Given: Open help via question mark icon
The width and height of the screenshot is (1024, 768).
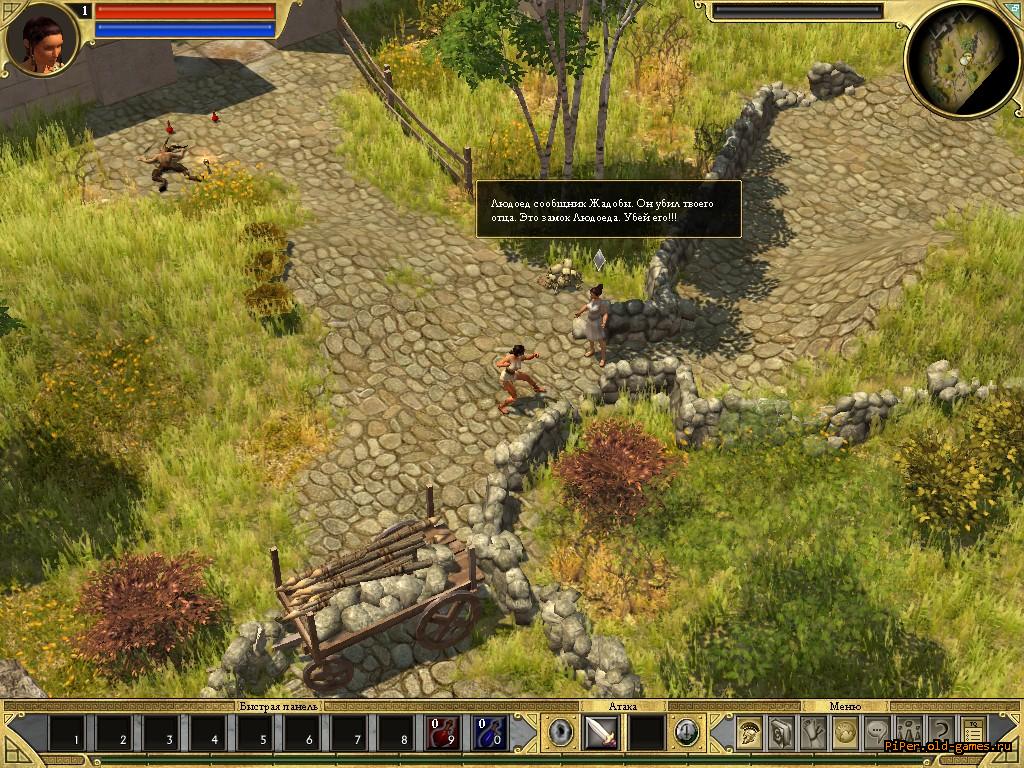Looking at the screenshot, I should coord(940,733).
